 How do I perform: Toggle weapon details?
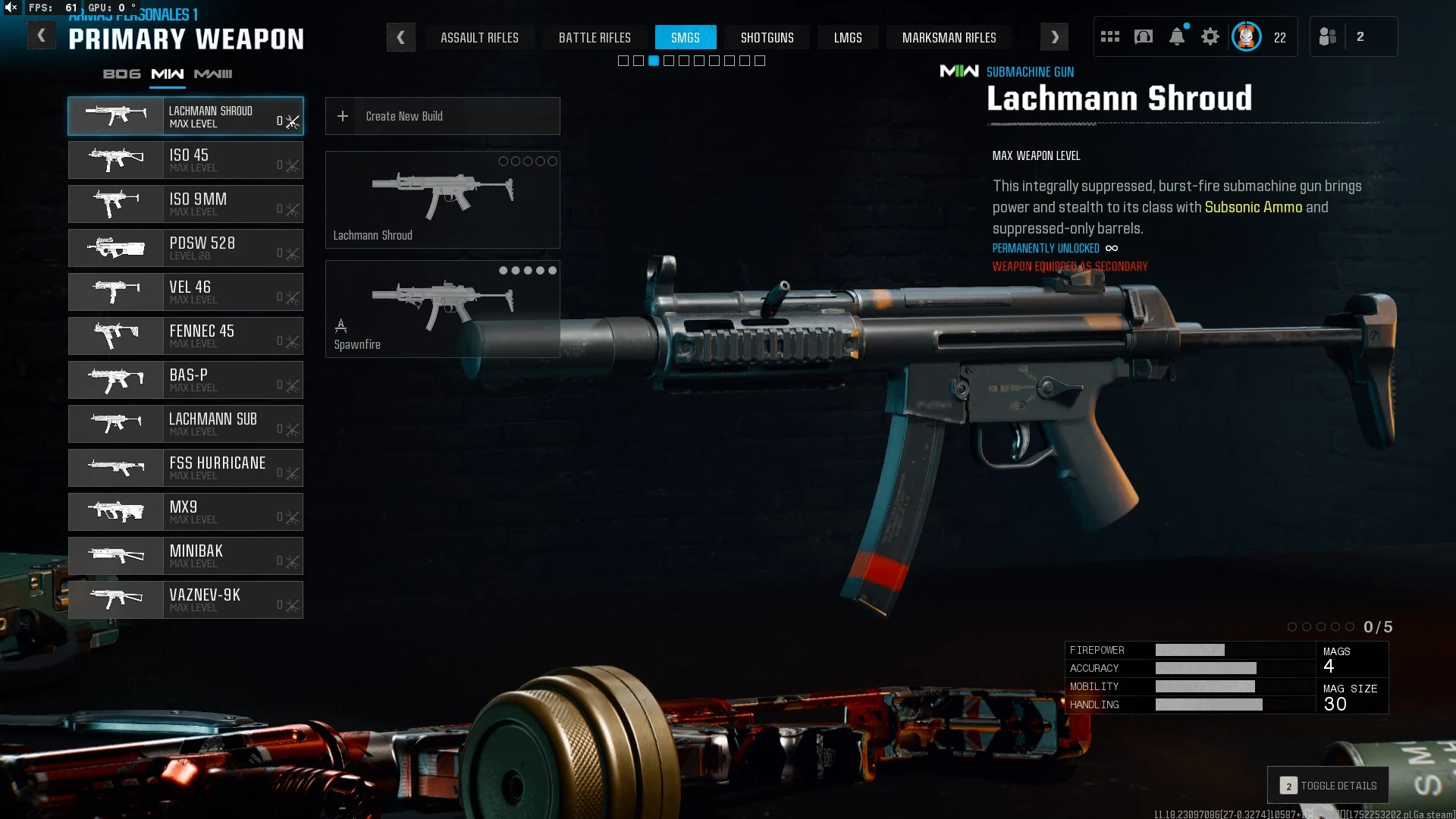[1328, 786]
